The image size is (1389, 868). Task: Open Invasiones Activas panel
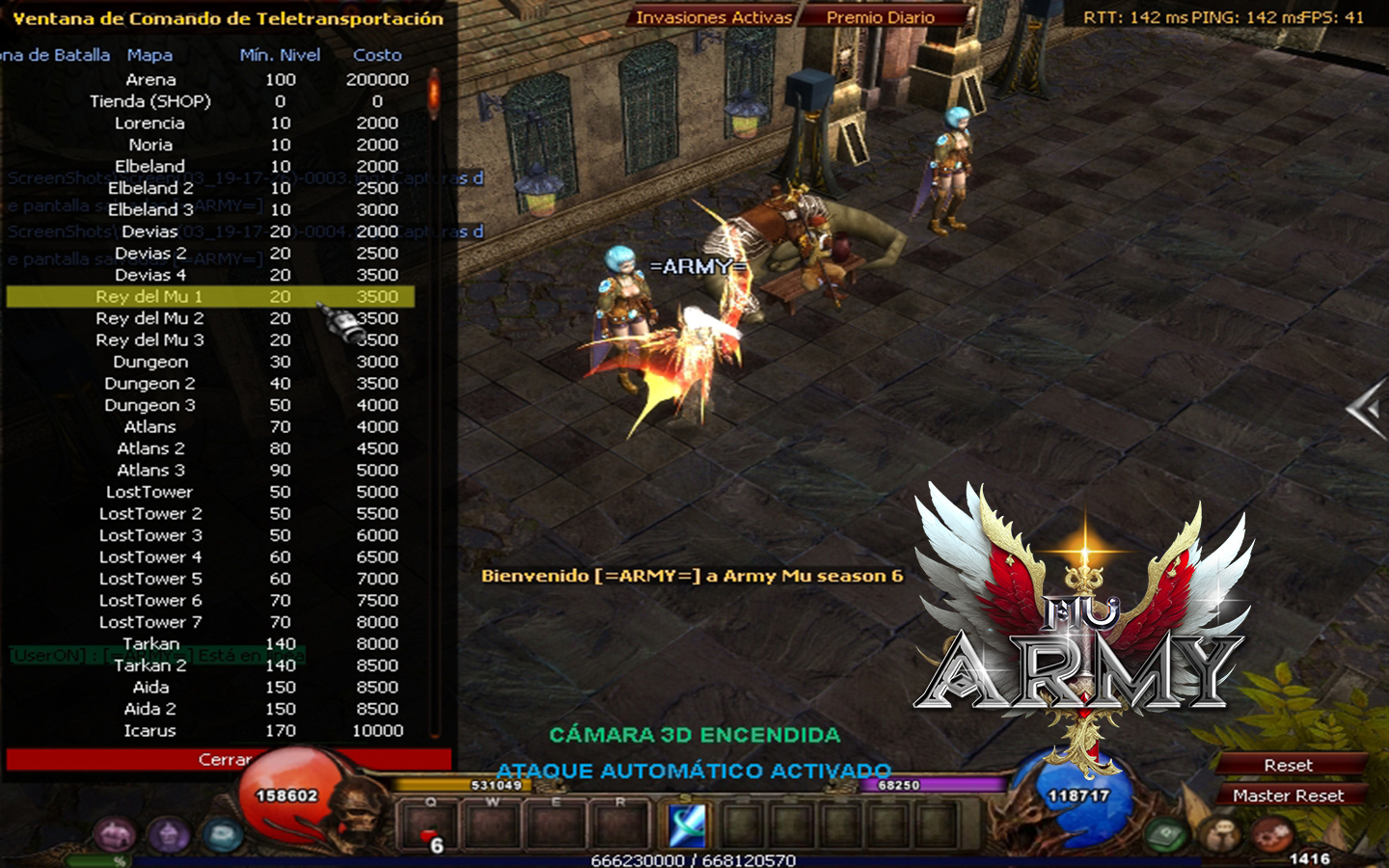(714, 17)
